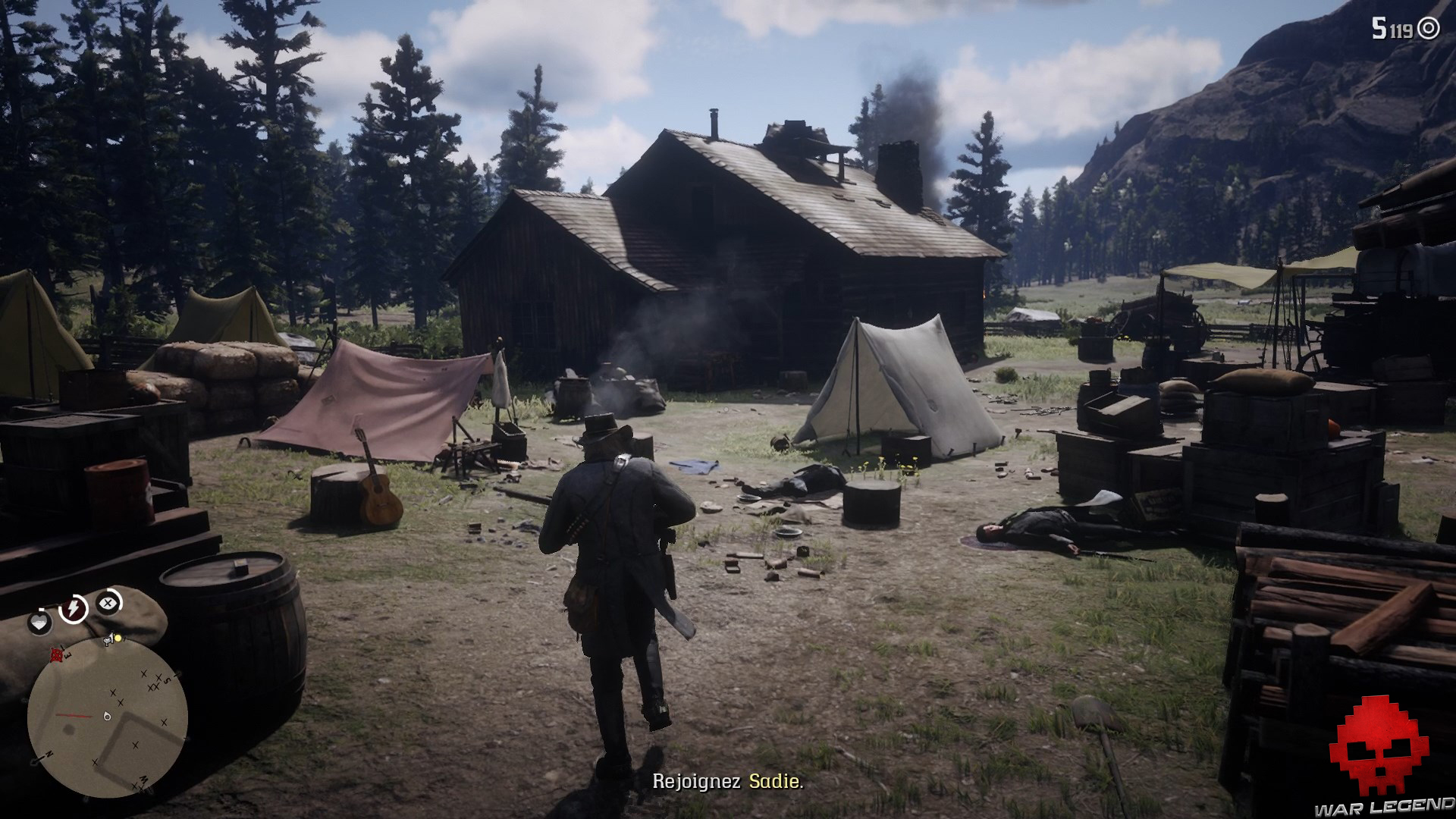Click the red enemy skull marker on minimap
Image resolution: width=1456 pixels, height=819 pixels.
(56, 655)
